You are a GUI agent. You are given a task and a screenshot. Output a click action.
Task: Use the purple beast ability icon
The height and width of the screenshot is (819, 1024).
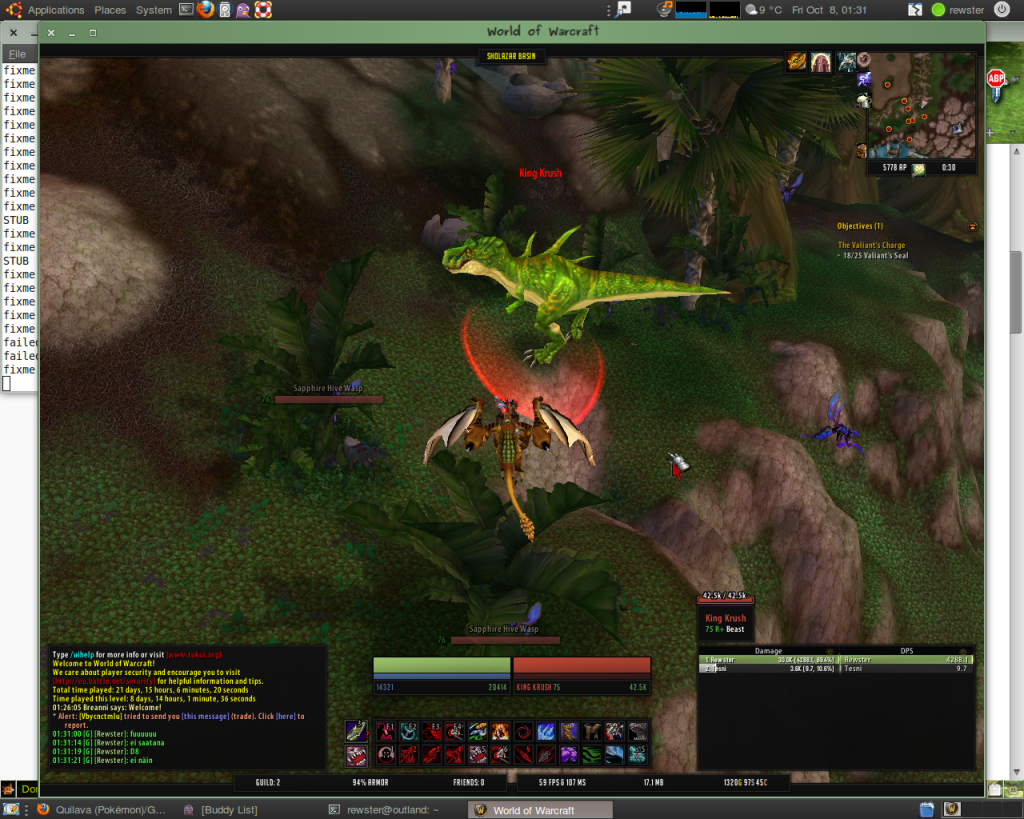pos(567,753)
